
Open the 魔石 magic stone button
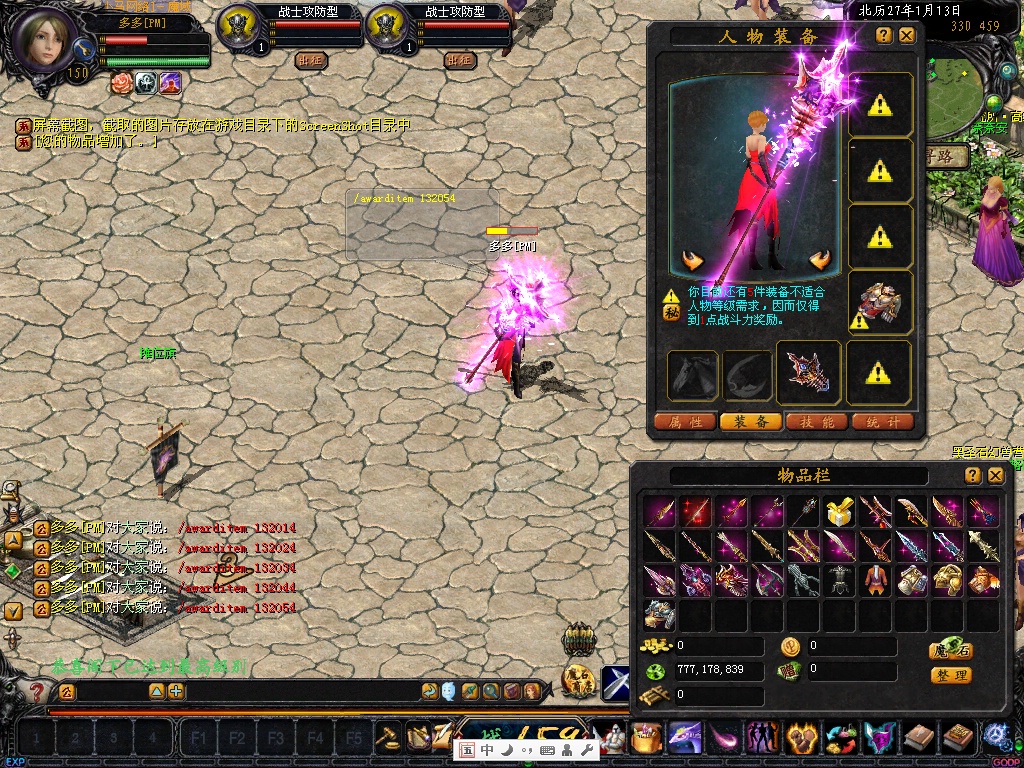click(x=951, y=650)
